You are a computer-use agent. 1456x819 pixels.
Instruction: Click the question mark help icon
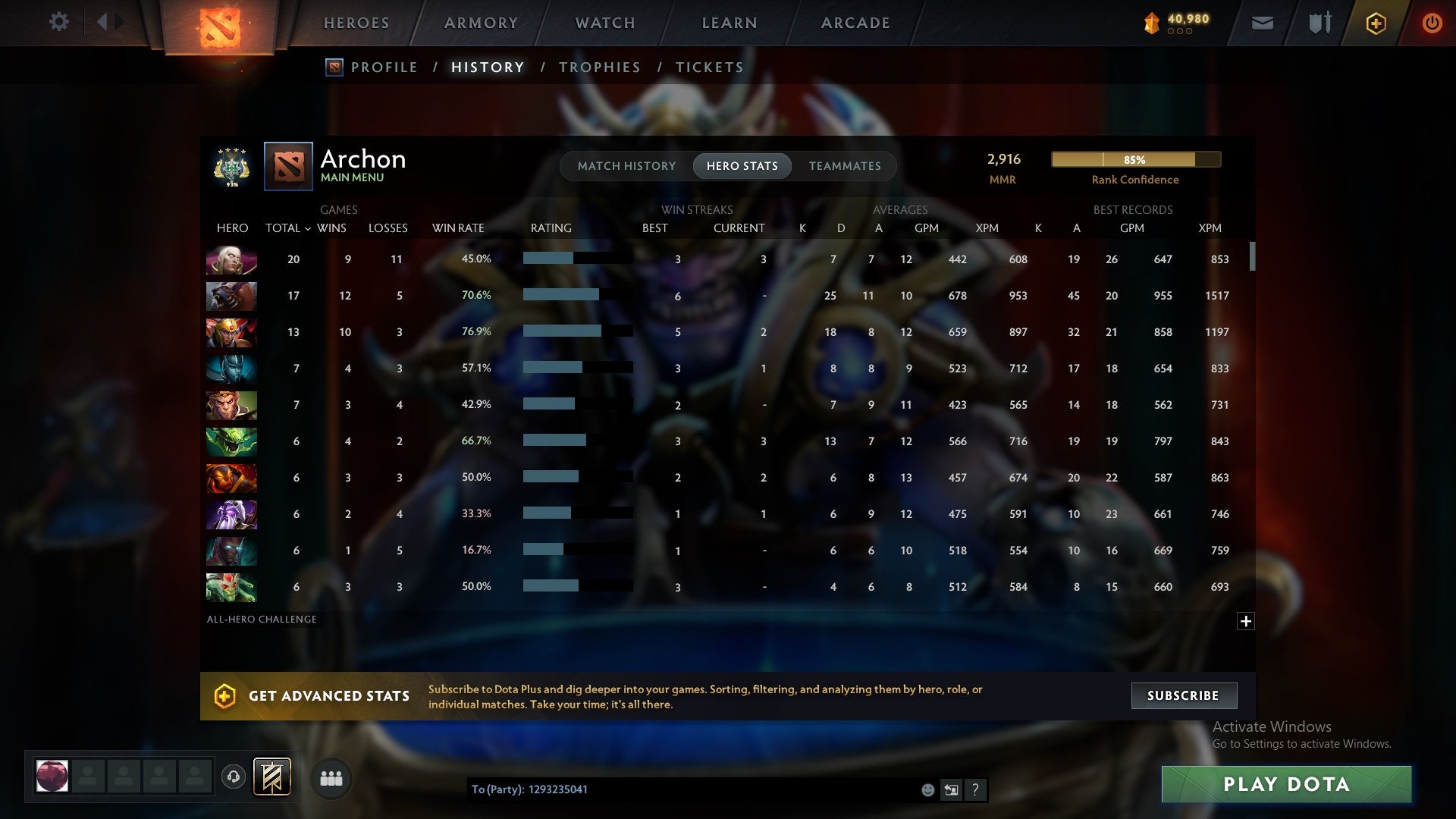[976, 790]
